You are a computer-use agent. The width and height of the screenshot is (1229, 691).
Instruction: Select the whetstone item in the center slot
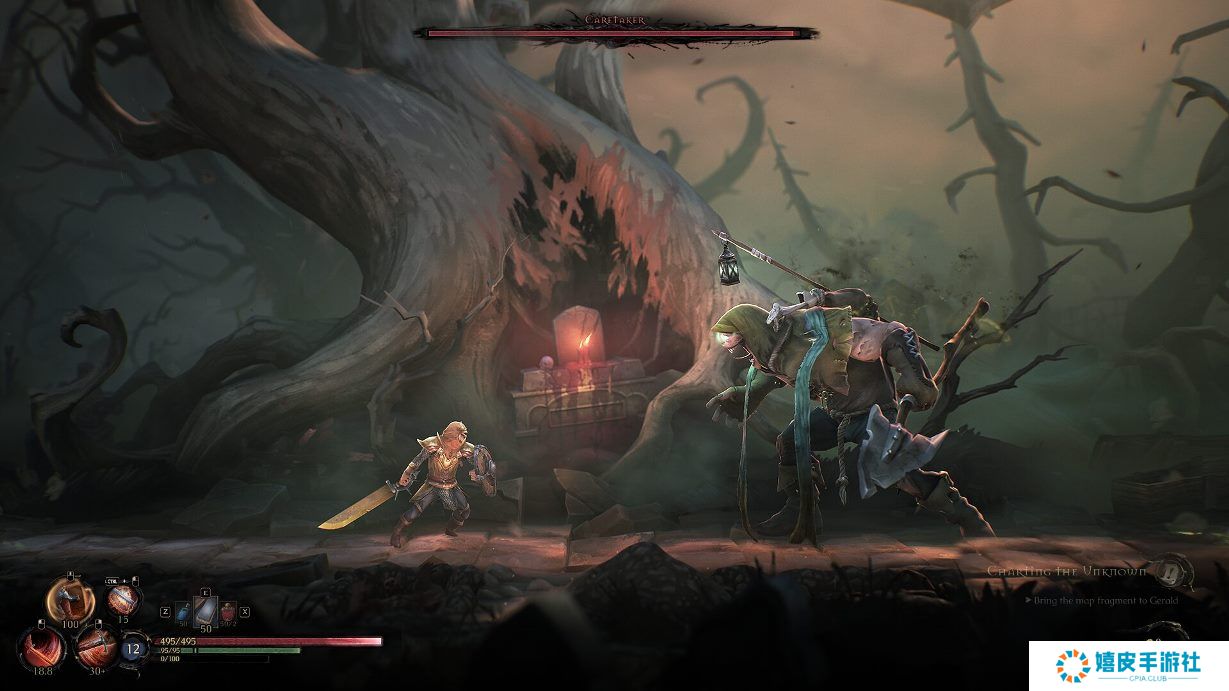click(x=205, y=608)
